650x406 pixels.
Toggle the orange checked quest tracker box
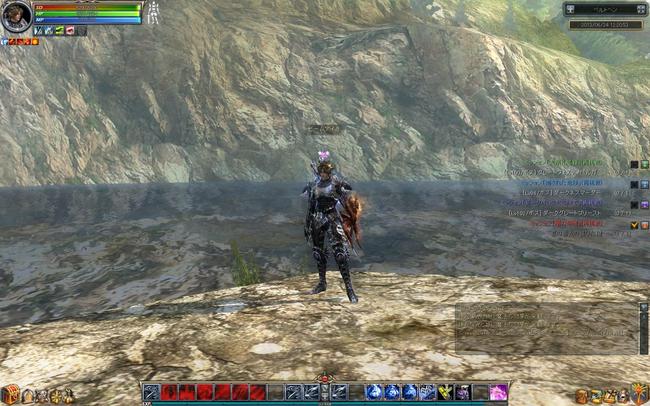634,225
